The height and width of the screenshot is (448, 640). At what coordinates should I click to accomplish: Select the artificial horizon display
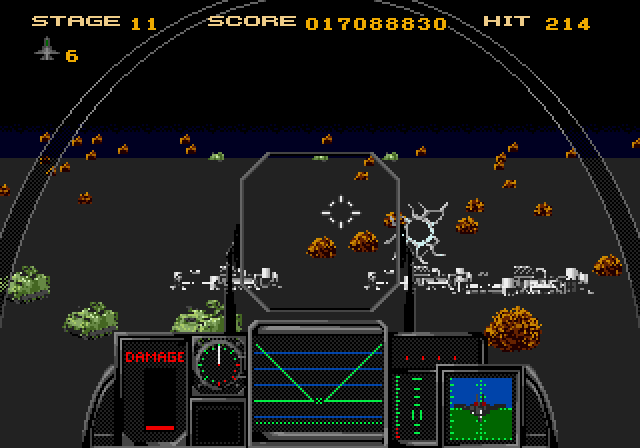pos(481,404)
